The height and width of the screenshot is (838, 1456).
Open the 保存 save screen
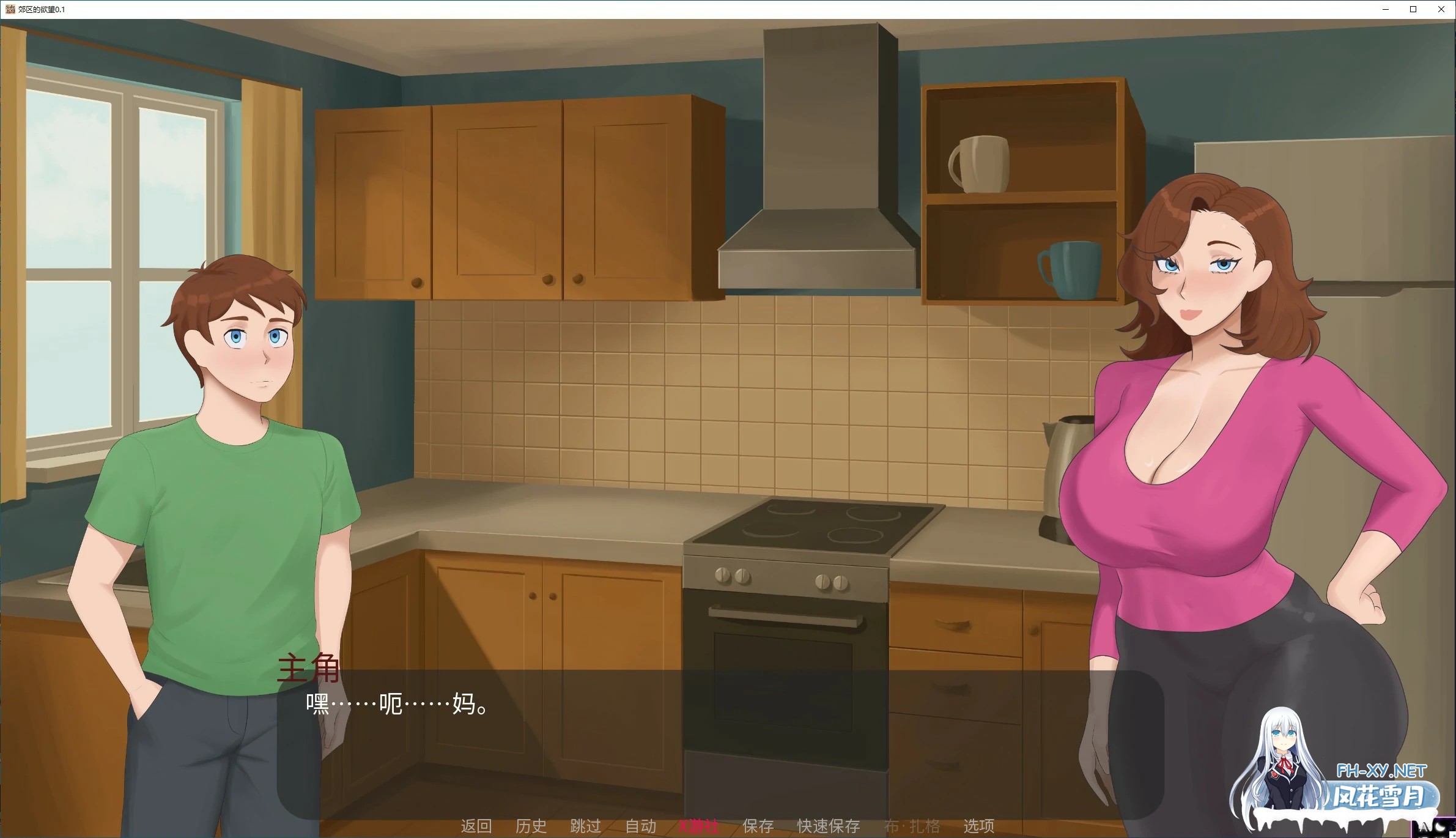(x=757, y=826)
